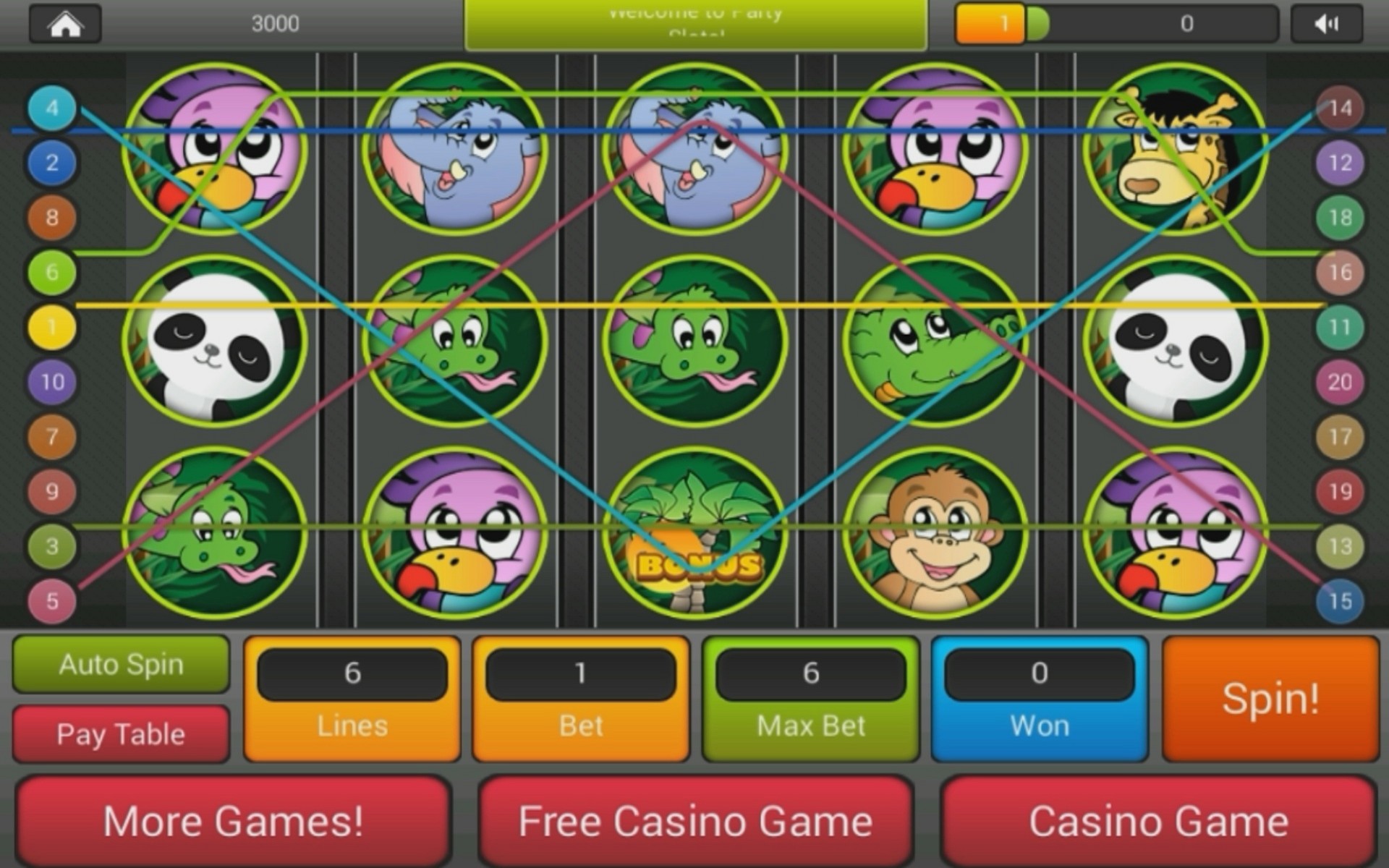Open the Bet amount selector

(x=581, y=674)
